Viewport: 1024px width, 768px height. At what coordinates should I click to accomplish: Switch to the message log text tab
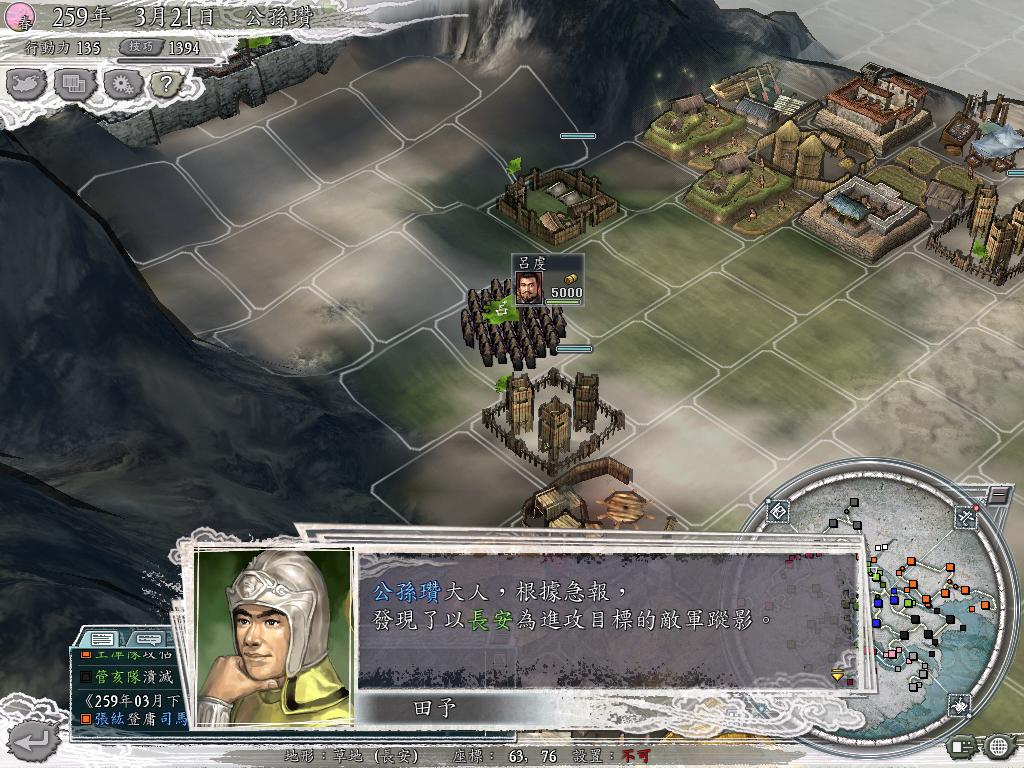[x=101, y=639]
